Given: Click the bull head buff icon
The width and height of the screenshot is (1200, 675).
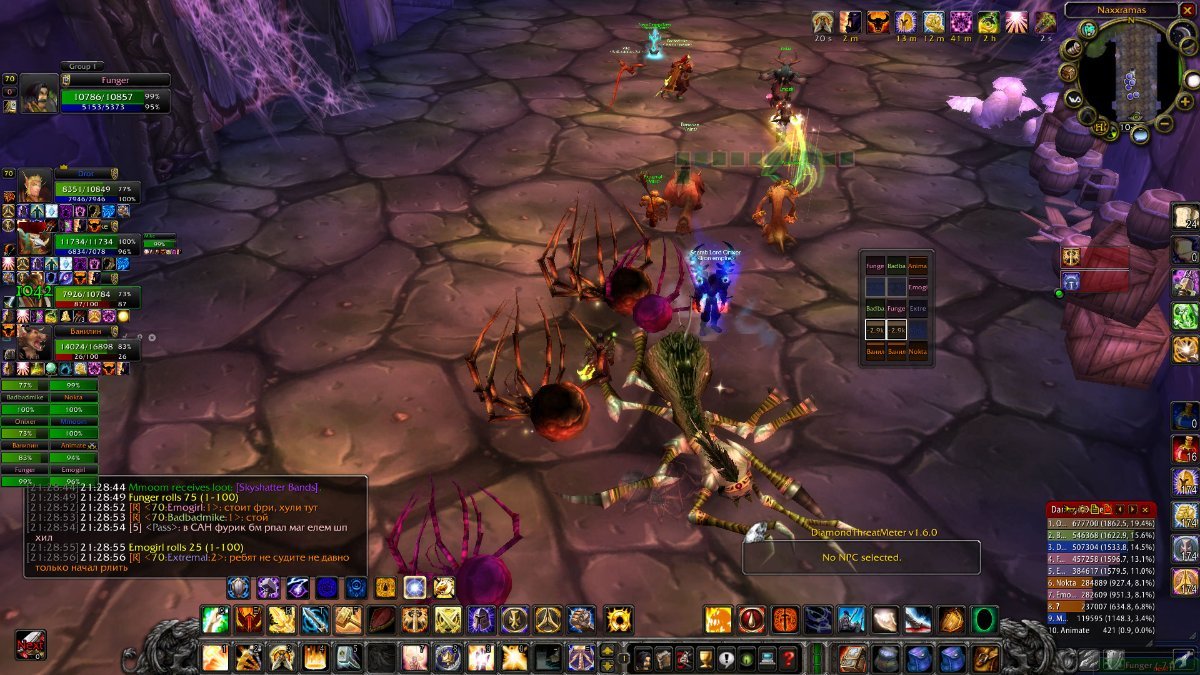Looking at the screenshot, I should 878,22.
